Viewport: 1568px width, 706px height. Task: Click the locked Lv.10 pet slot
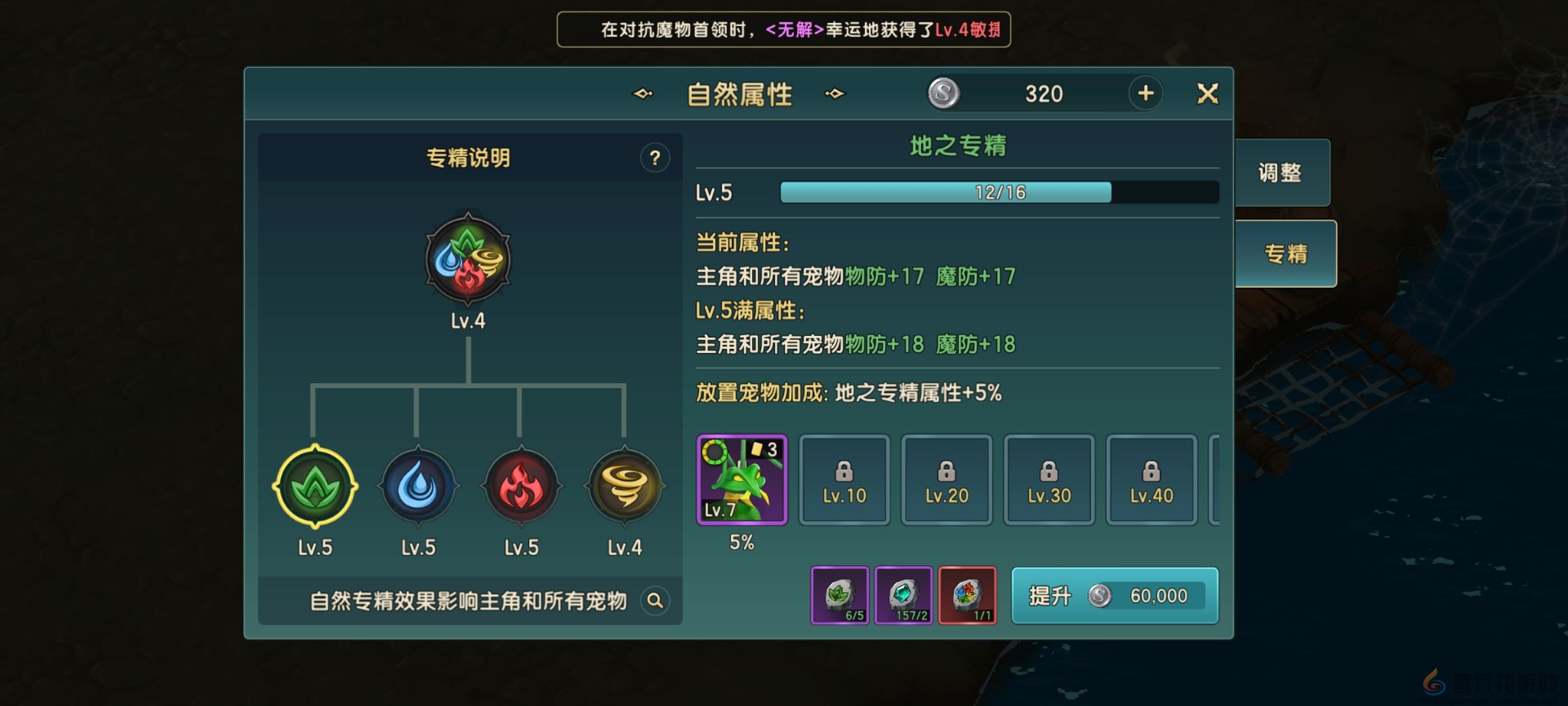[845, 479]
